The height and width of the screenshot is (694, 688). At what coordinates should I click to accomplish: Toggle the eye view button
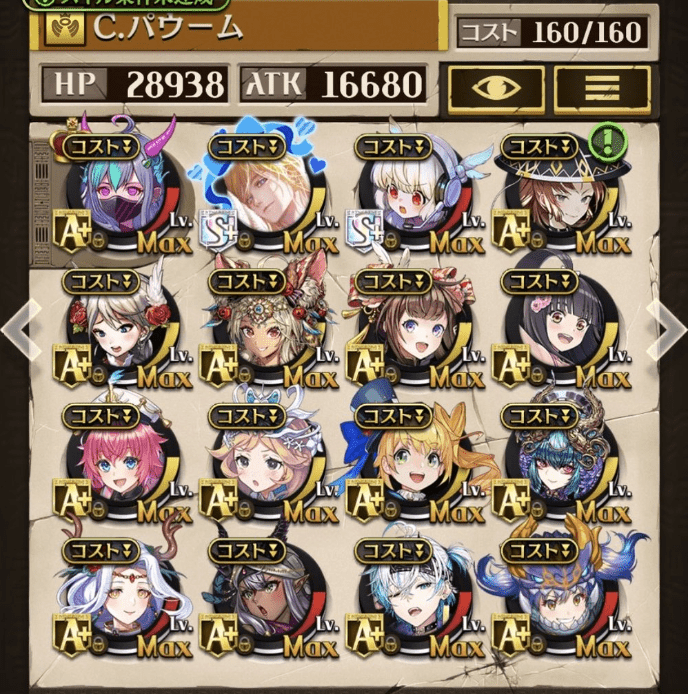(495, 89)
